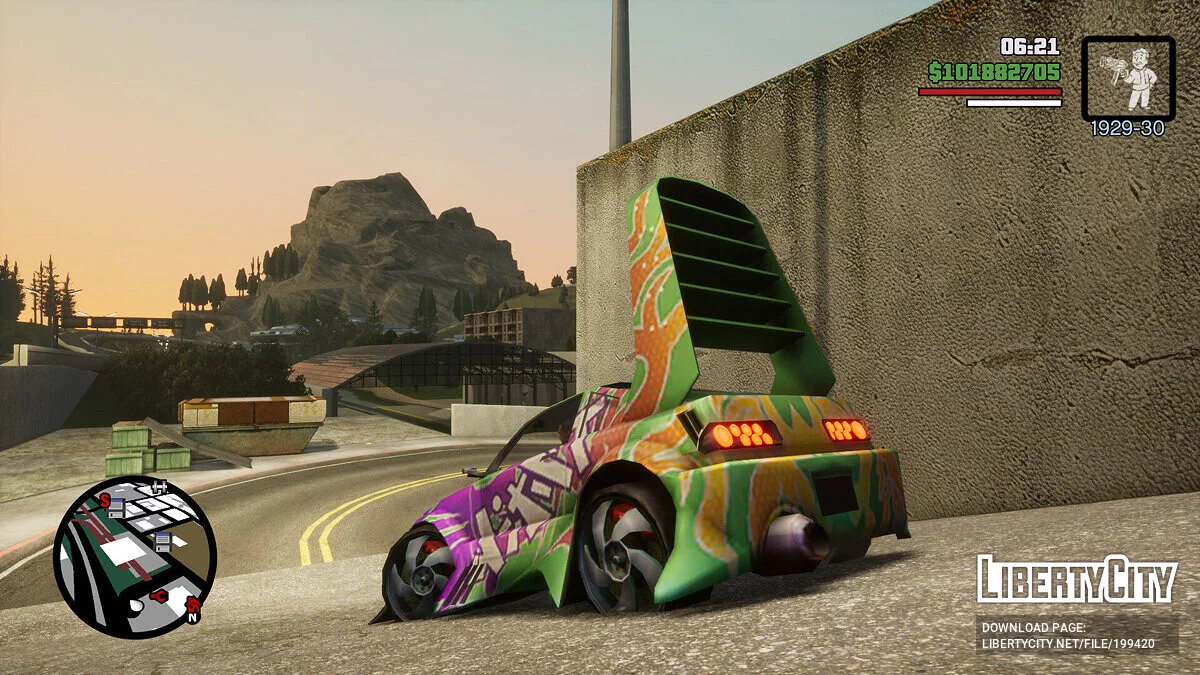Choose the red C marker on minimap
1200x675 pixels.
click(x=159, y=596)
